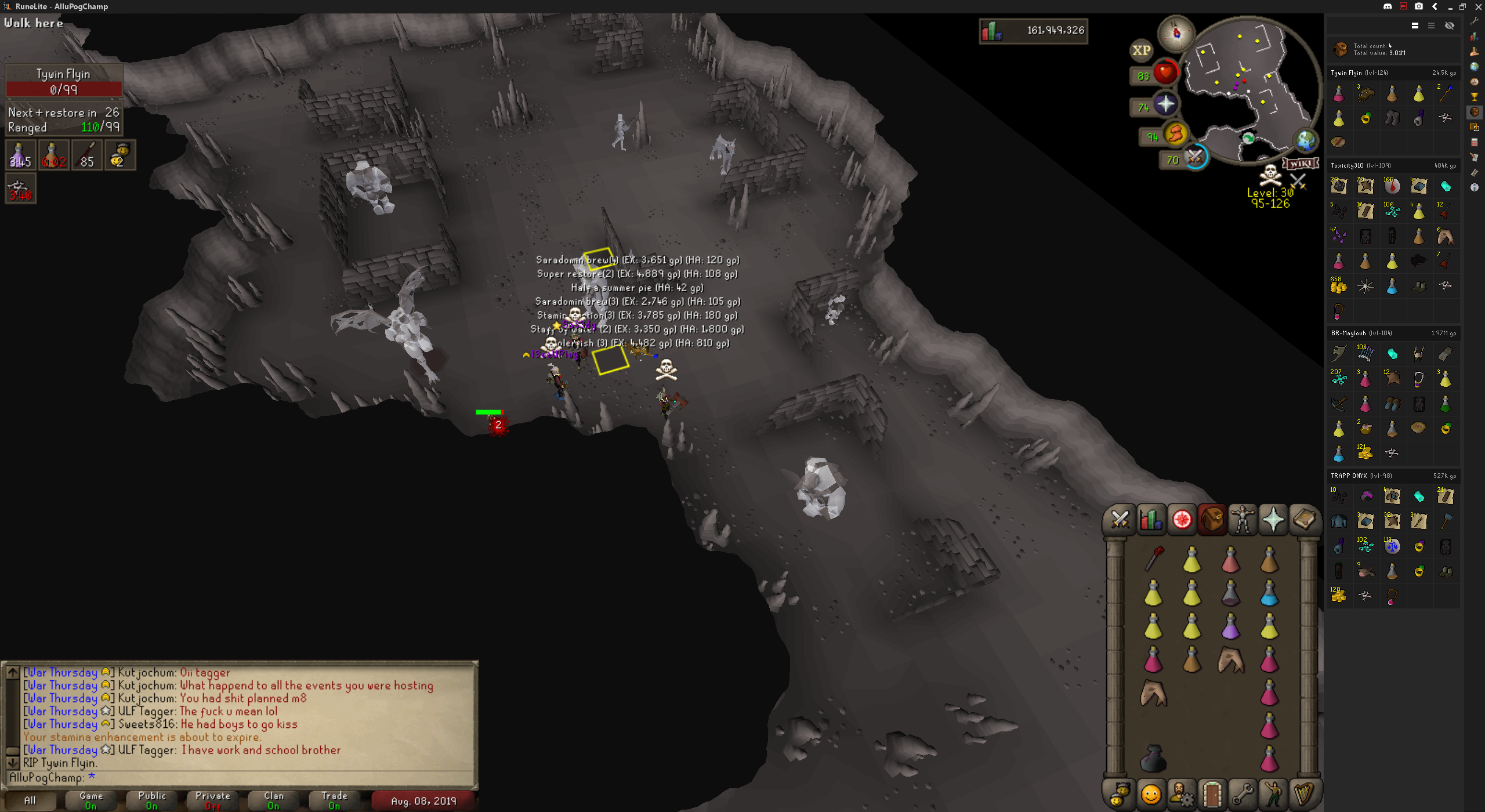Image resolution: width=1485 pixels, height=812 pixels.
Task: Open the Prayer tab
Action: coord(1273,519)
